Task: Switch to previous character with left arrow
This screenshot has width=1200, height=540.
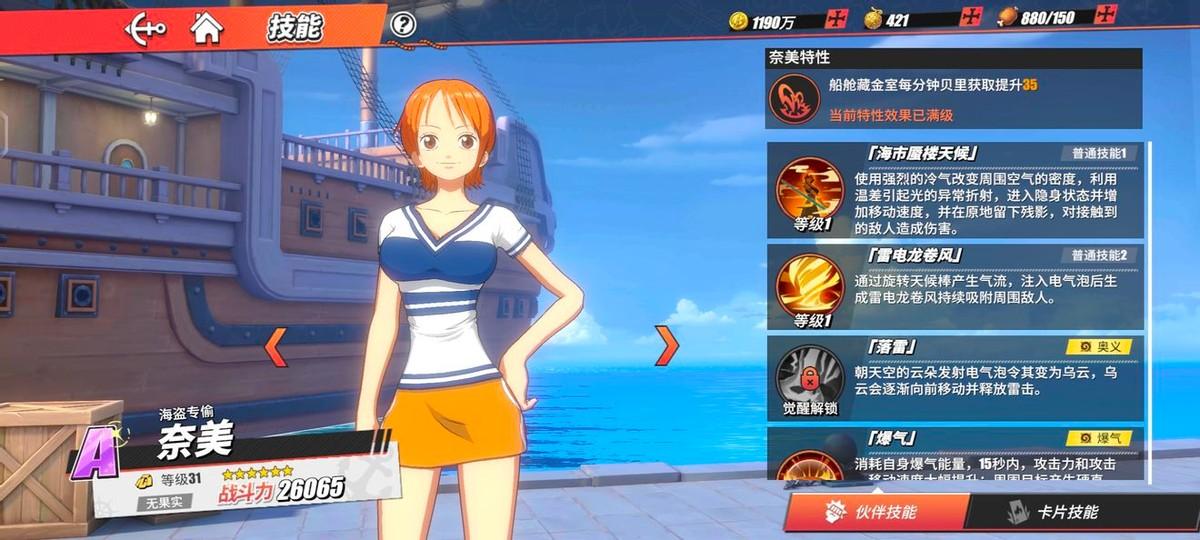Action: (x=275, y=343)
